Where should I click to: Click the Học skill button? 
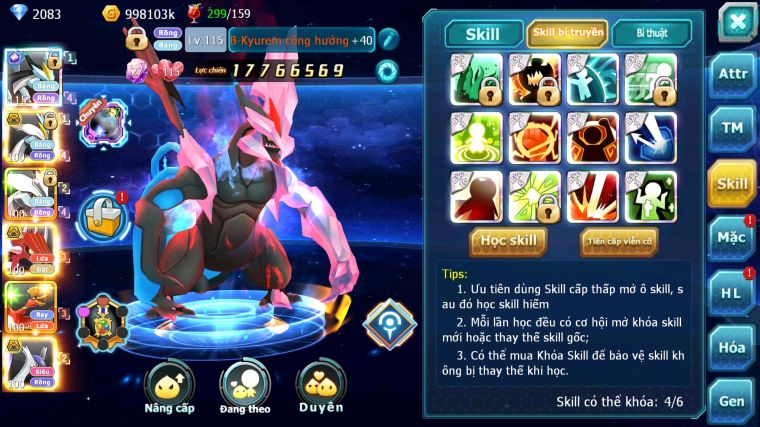[508, 241]
